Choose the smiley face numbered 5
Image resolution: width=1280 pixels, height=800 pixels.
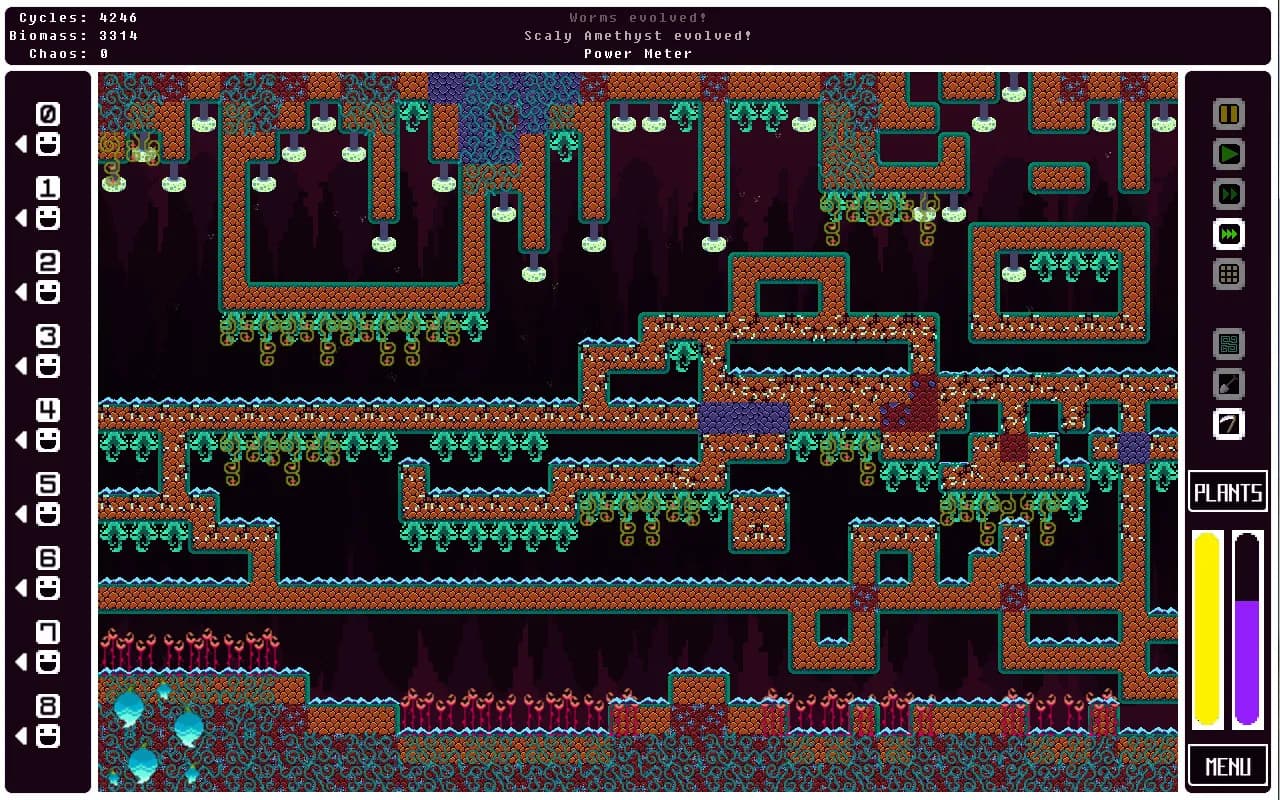tap(47, 515)
